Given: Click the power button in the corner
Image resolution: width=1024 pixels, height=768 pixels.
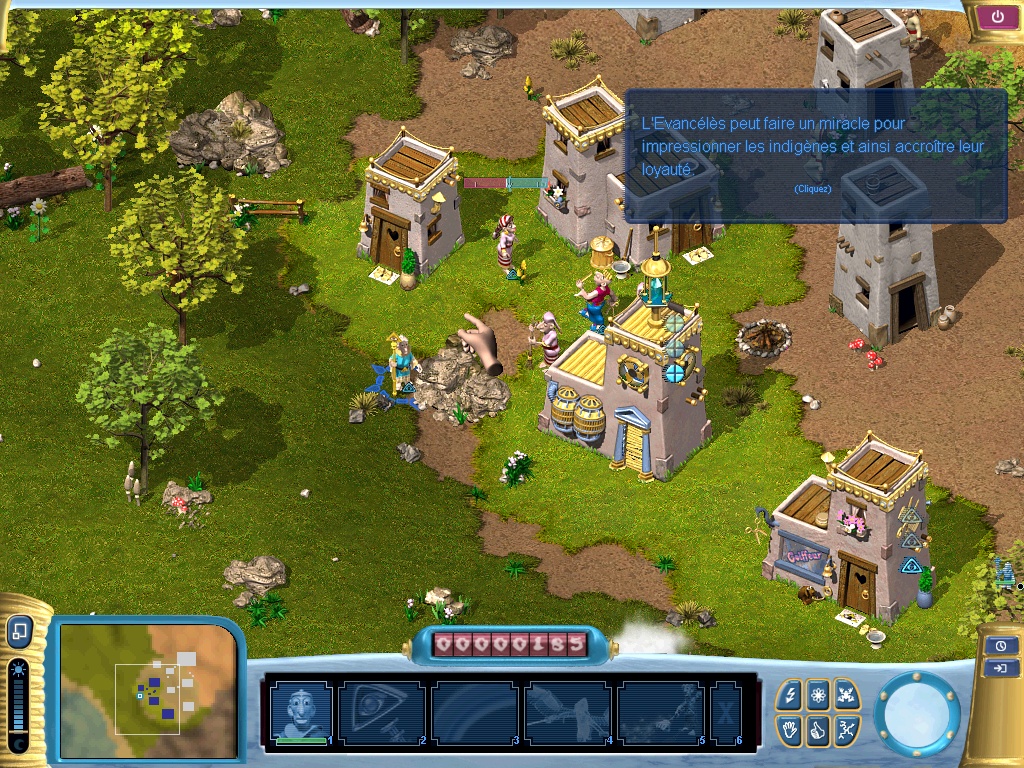Looking at the screenshot, I should (997, 16).
